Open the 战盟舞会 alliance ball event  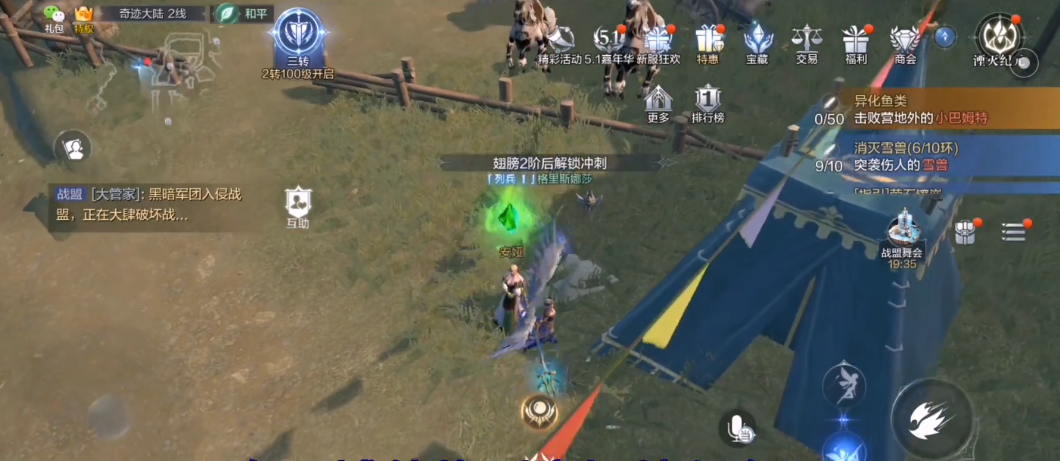pos(901,238)
